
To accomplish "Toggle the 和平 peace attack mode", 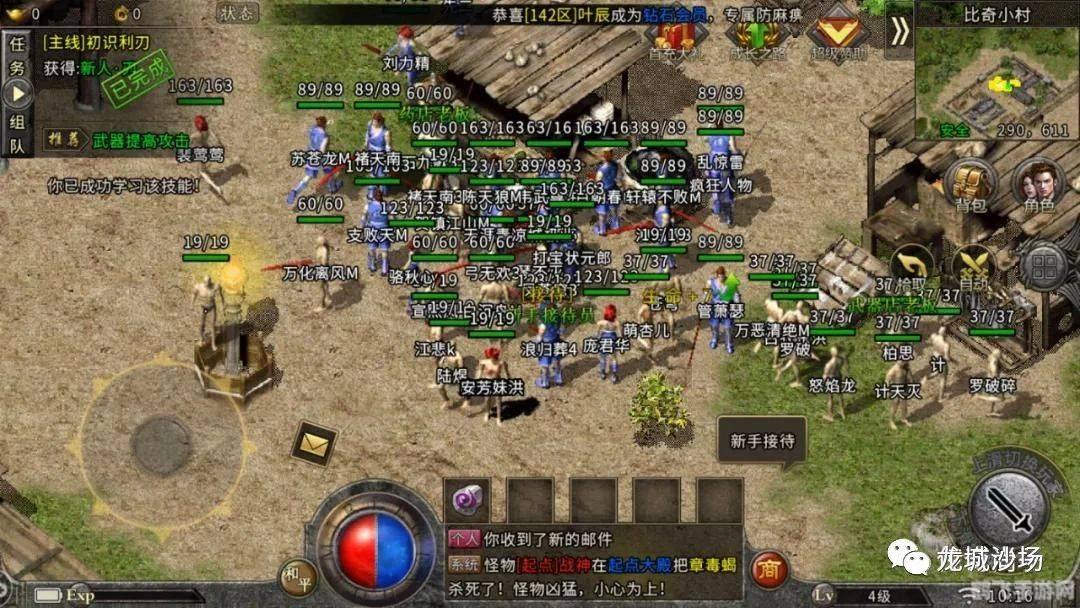I will [x=297, y=575].
